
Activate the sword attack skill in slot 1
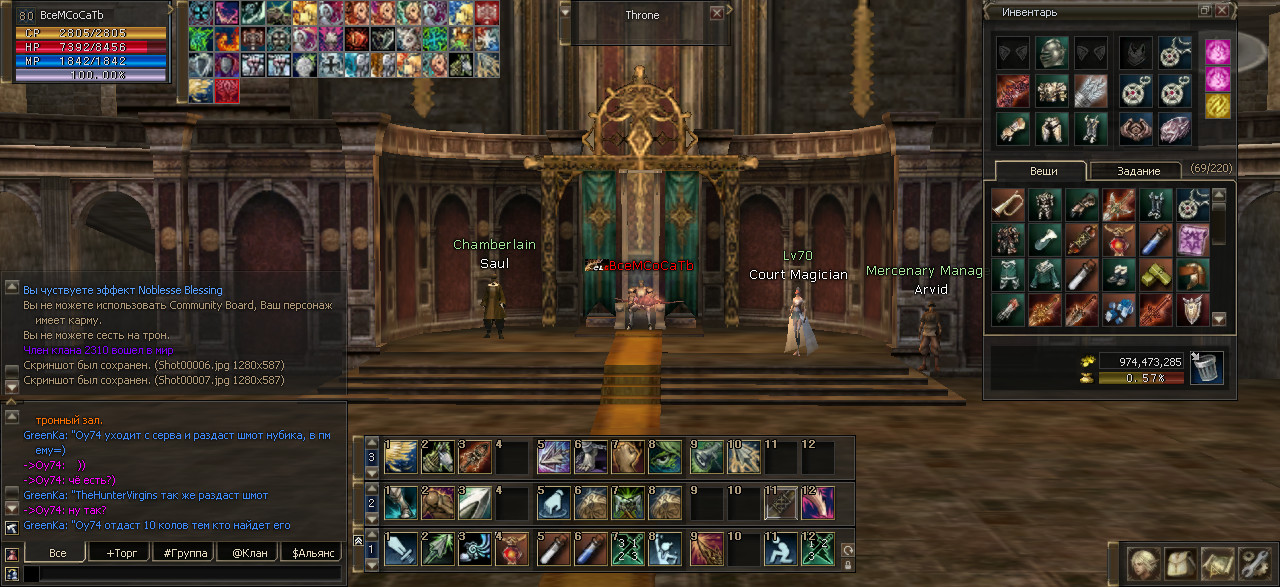click(401, 548)
